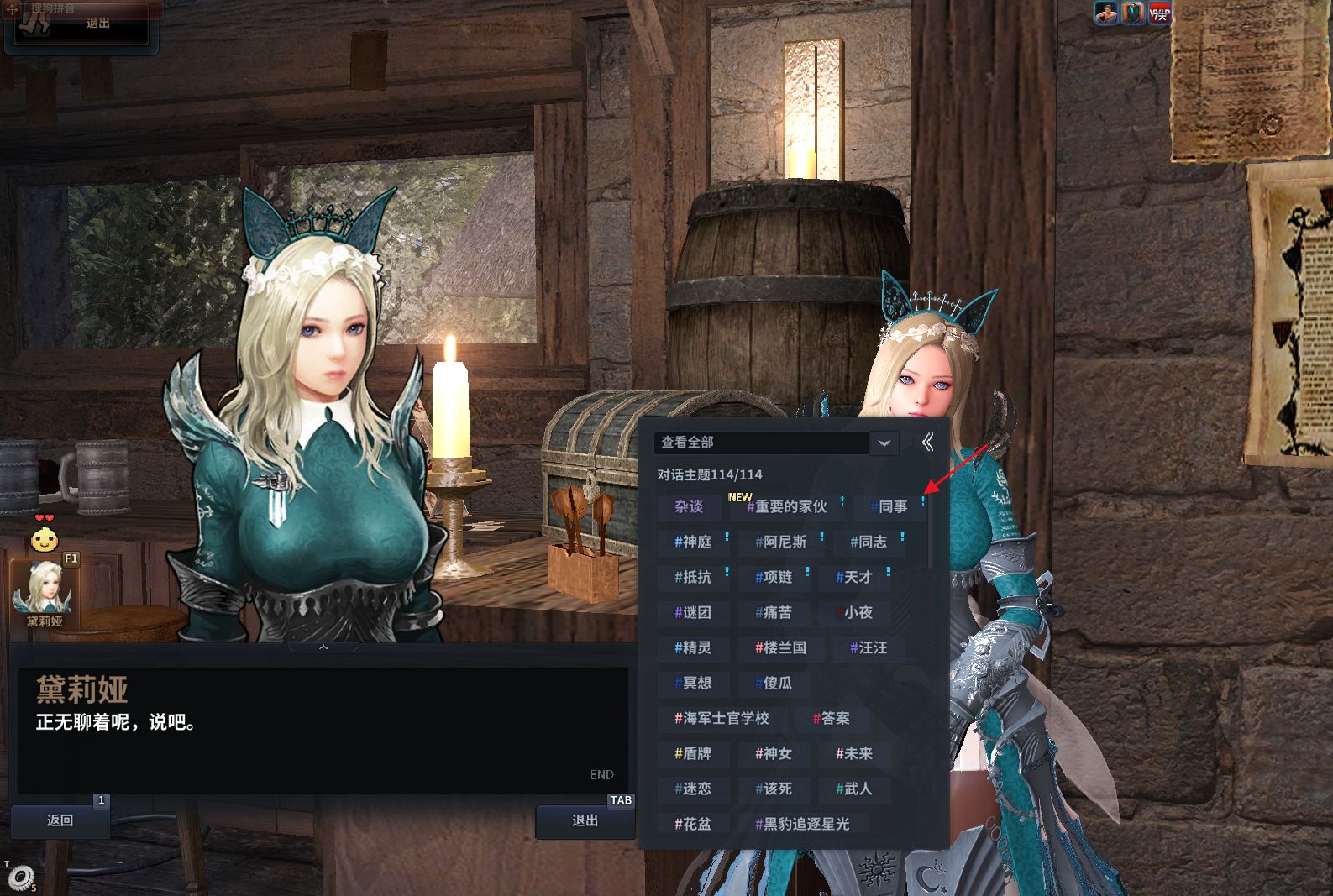Screen dimensions: 1333x896
Task: Open the 查看全部 topic filter dropdown
Action: [x=884, y=443]
